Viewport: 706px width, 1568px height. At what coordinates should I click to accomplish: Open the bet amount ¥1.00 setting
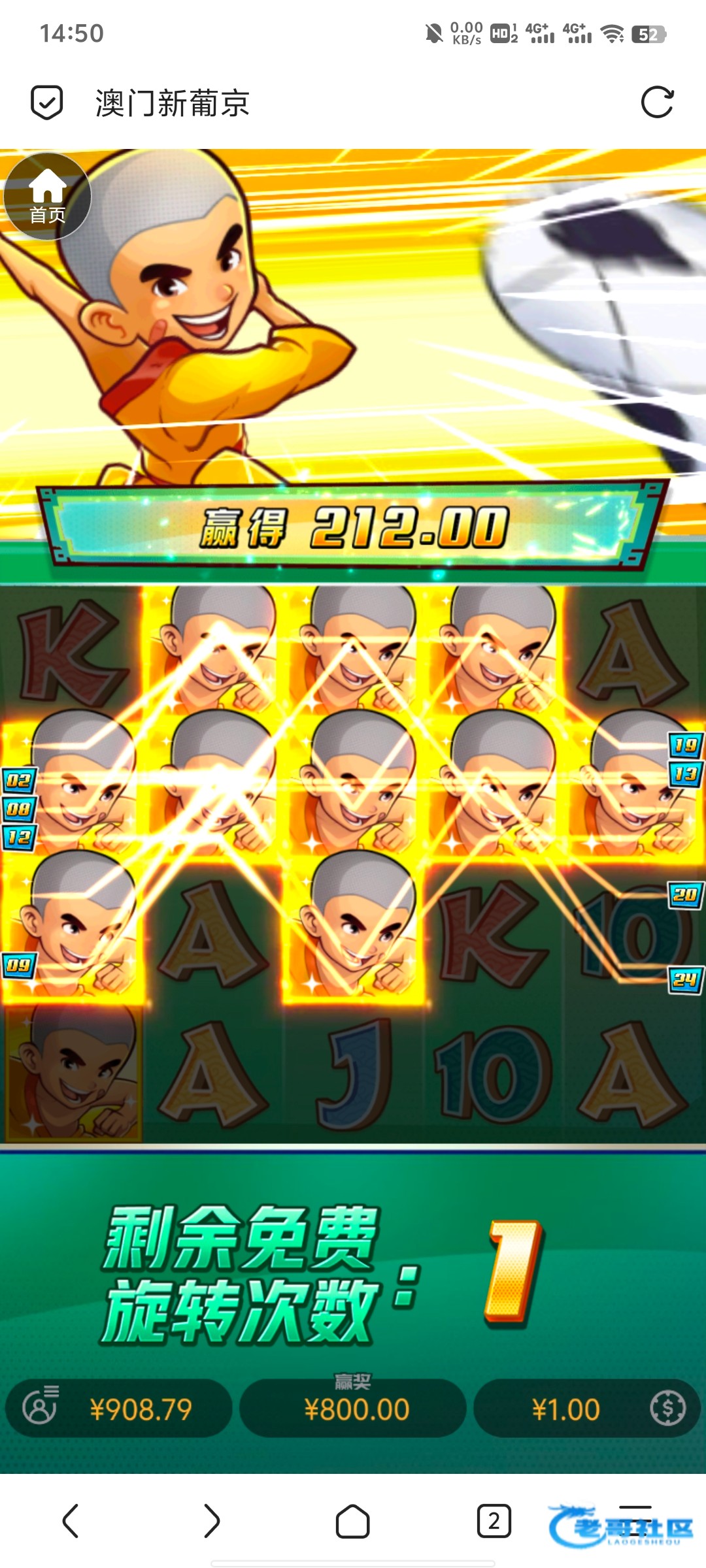pos(586,1409)
